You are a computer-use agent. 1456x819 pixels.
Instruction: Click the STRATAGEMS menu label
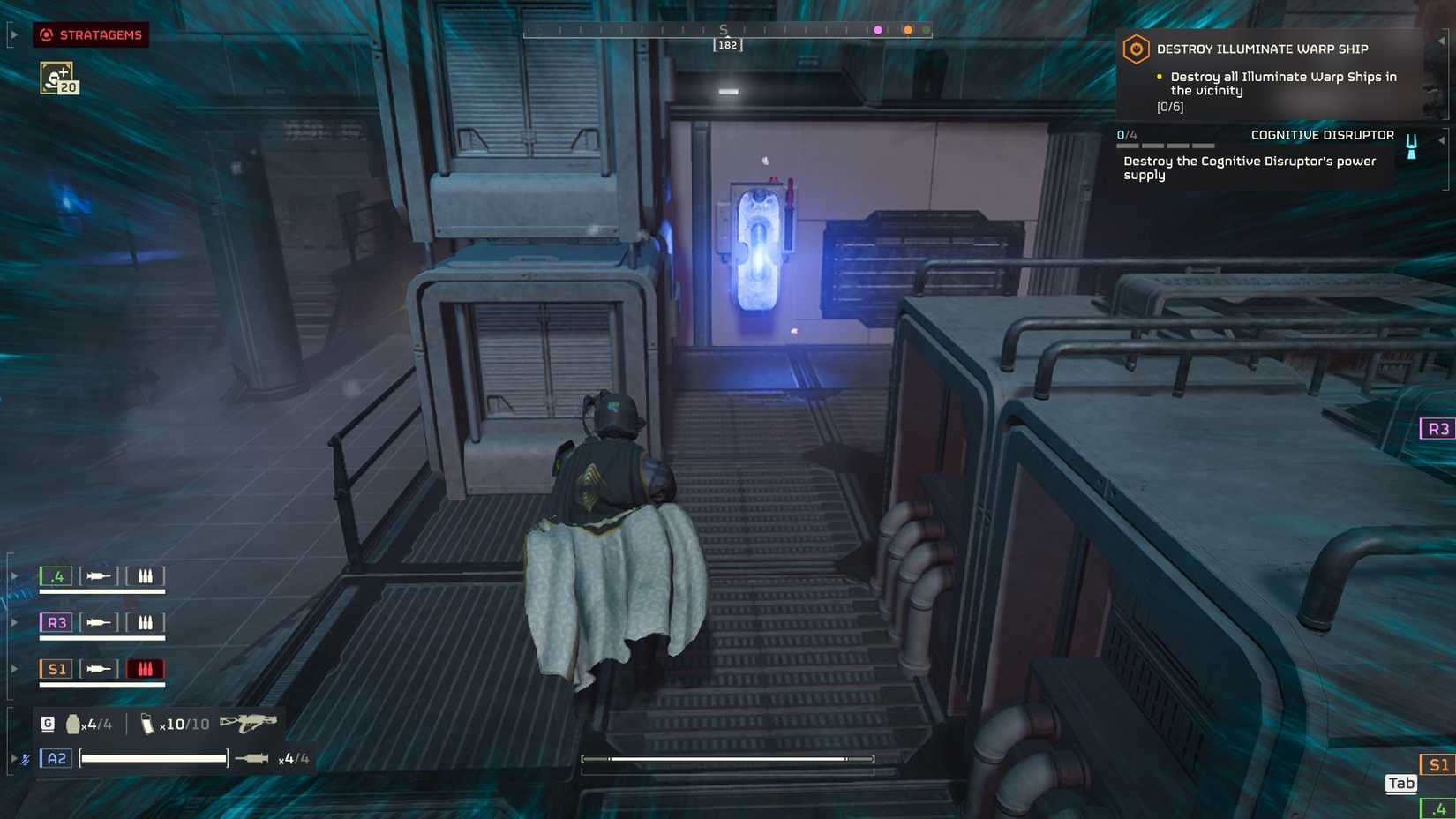pos(100,35)
